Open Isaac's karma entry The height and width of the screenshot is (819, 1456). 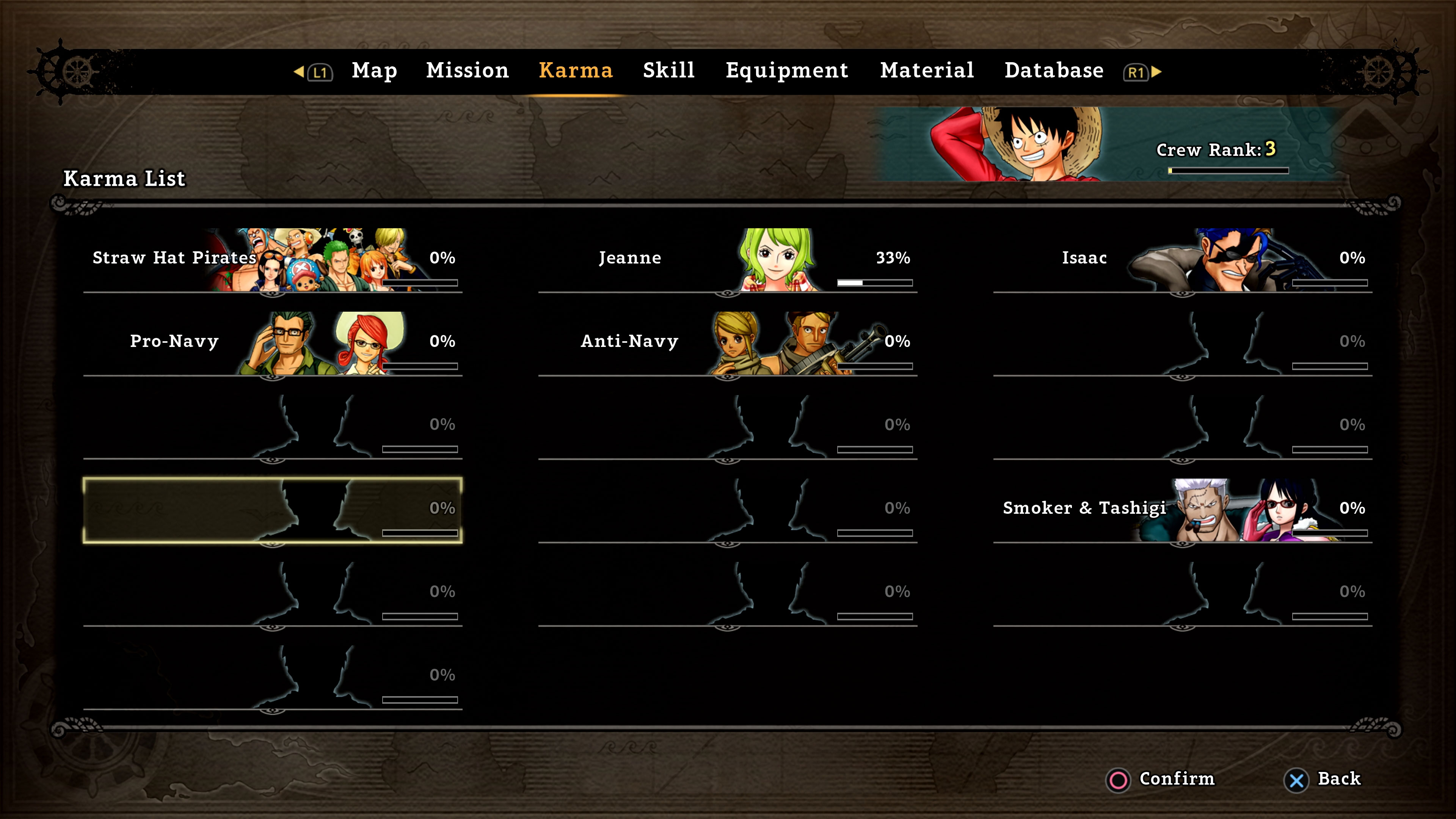pyautogui.click(x=1183, y=260)
